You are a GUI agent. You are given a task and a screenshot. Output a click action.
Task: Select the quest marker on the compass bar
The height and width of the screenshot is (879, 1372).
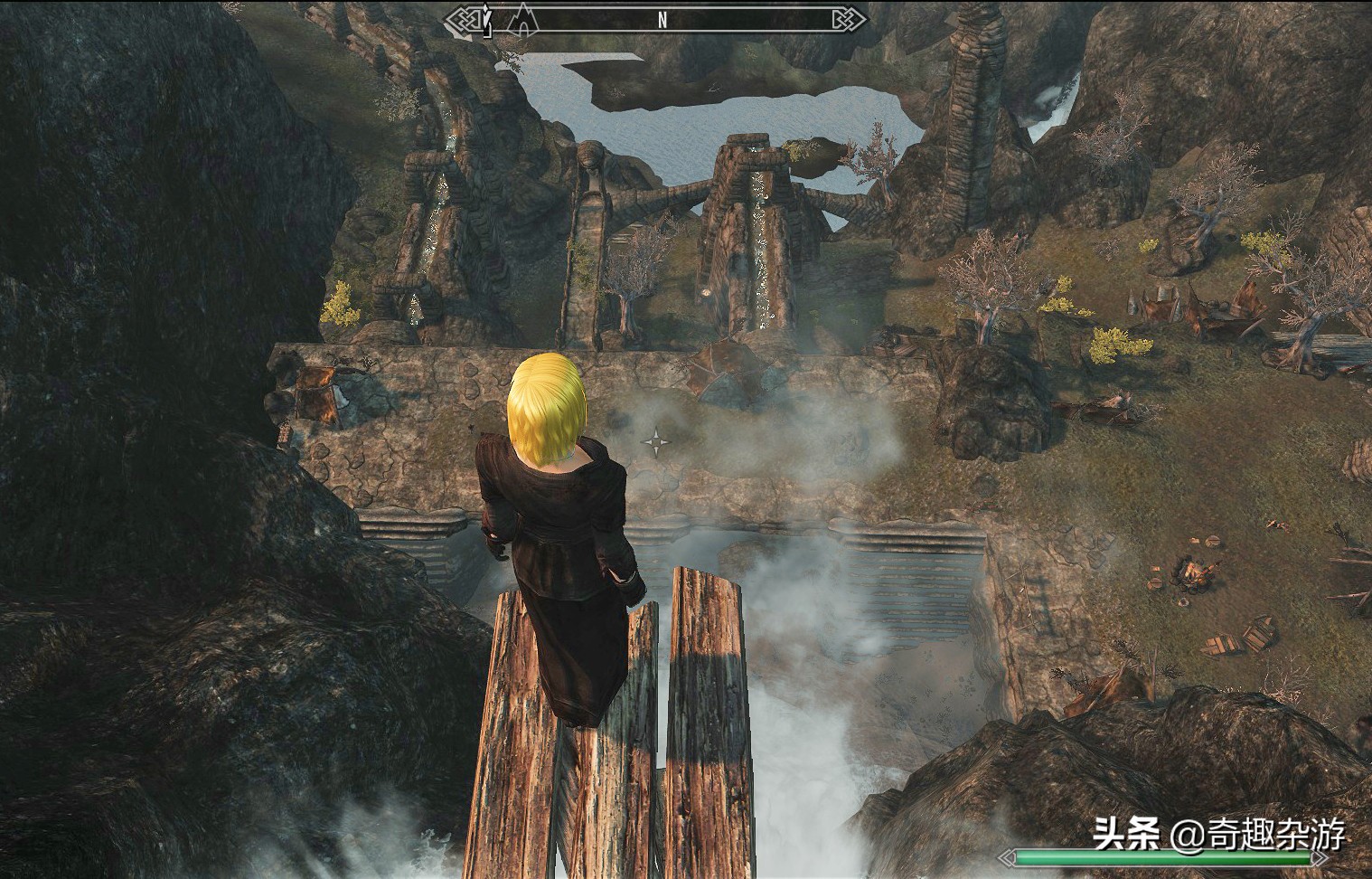click(488, 20)
